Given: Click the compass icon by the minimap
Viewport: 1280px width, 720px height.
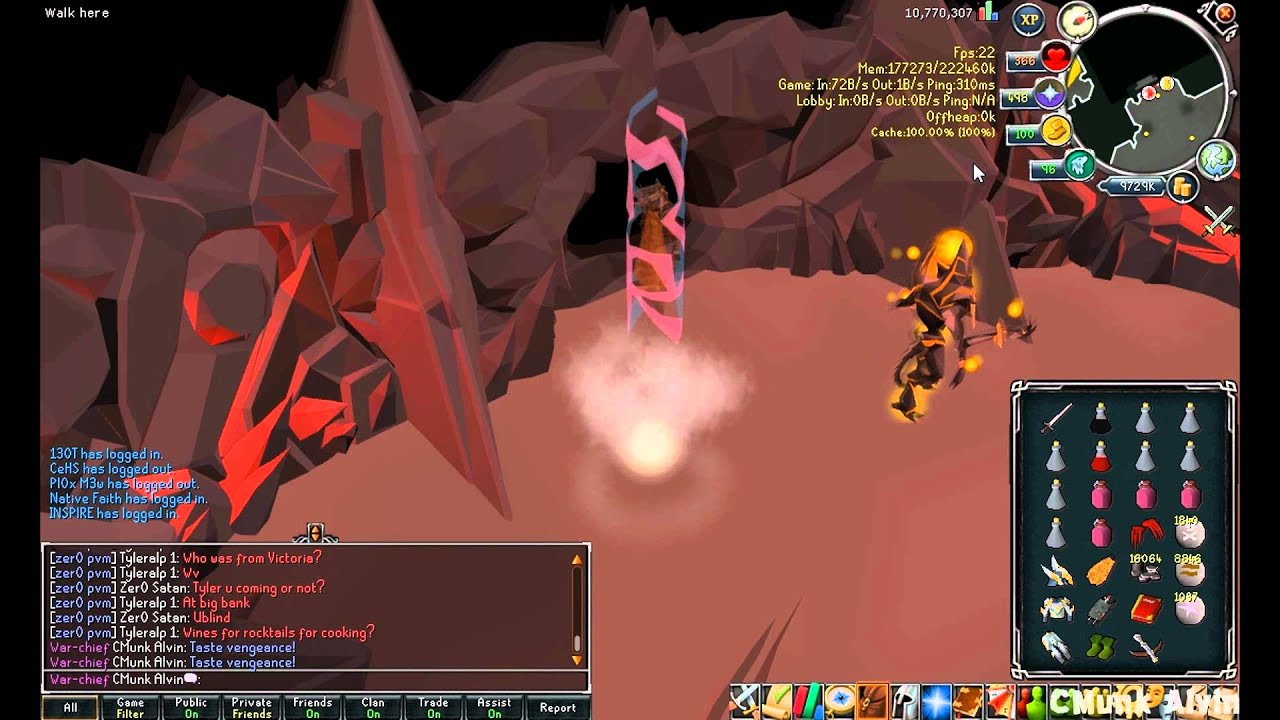Looking at the screenshot, I should 1077,21.
